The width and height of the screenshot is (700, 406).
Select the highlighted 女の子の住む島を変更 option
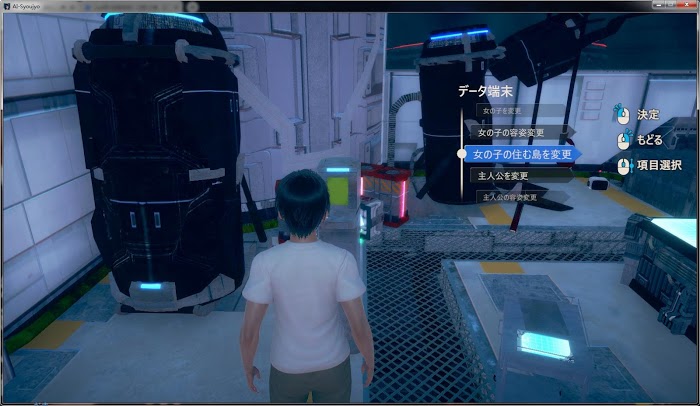point(522,154)
